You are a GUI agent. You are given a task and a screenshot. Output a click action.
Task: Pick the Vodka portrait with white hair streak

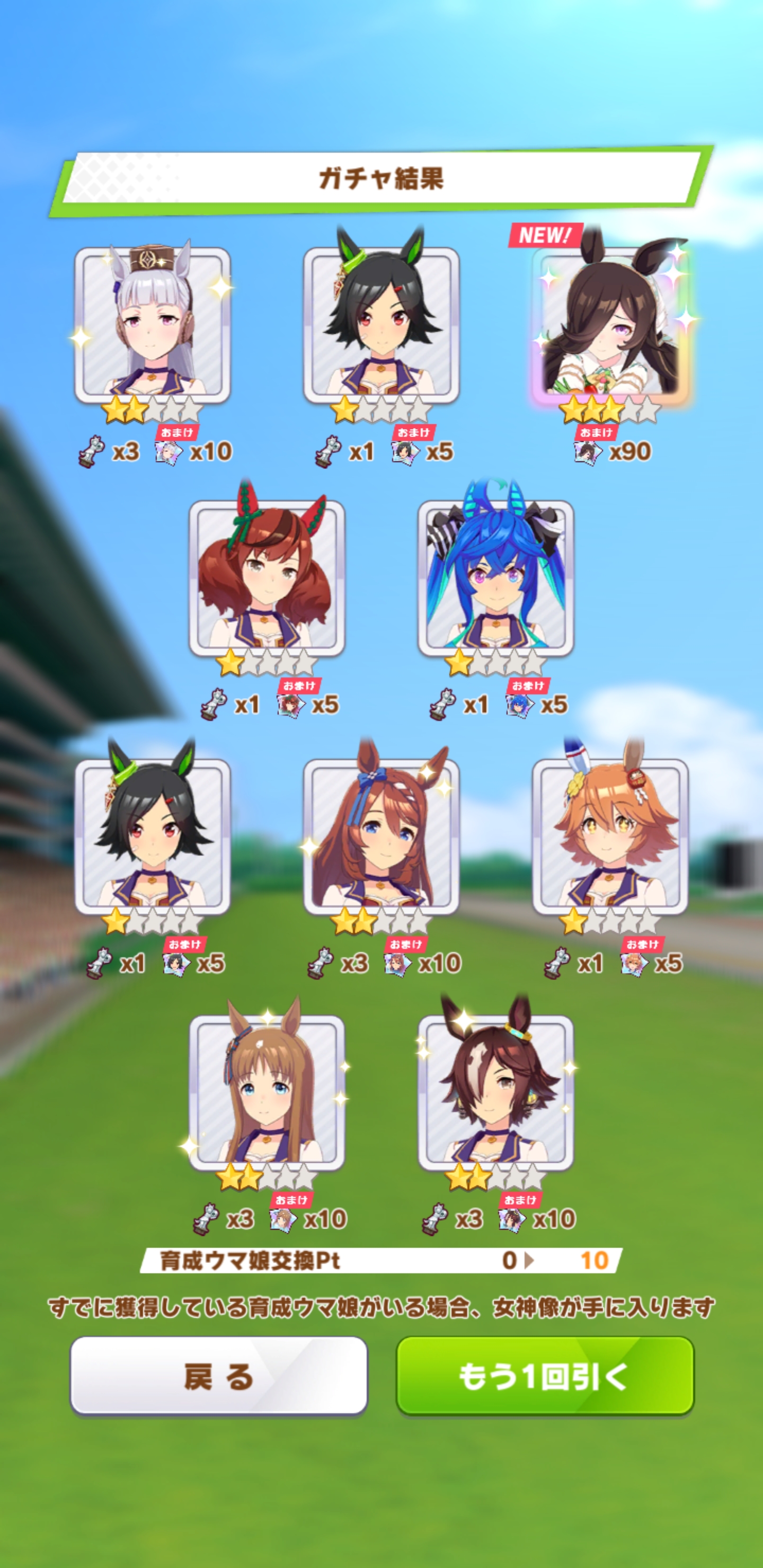(x=495, y=1093)
